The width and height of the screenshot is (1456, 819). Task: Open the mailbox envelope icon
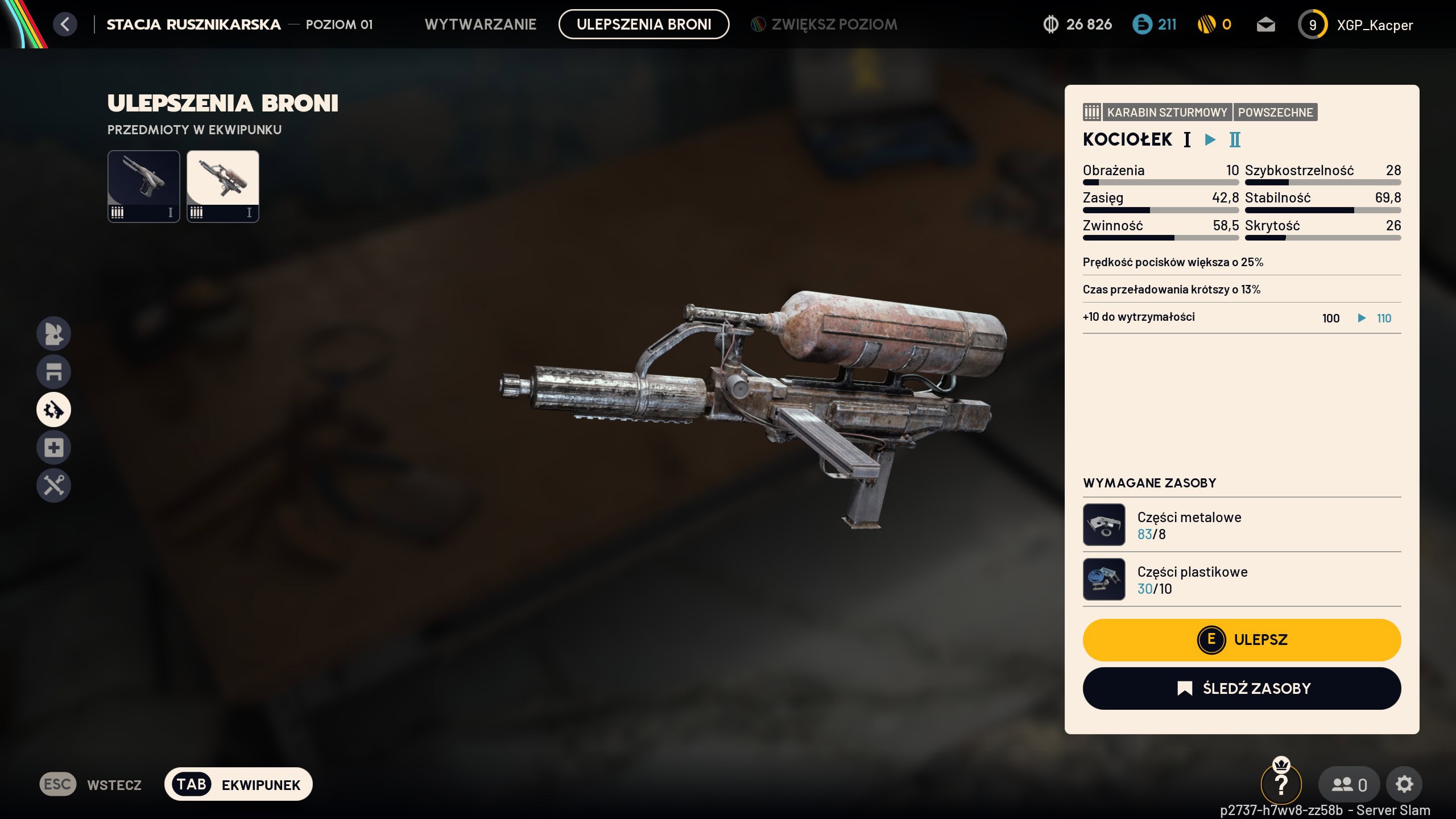1265,25
